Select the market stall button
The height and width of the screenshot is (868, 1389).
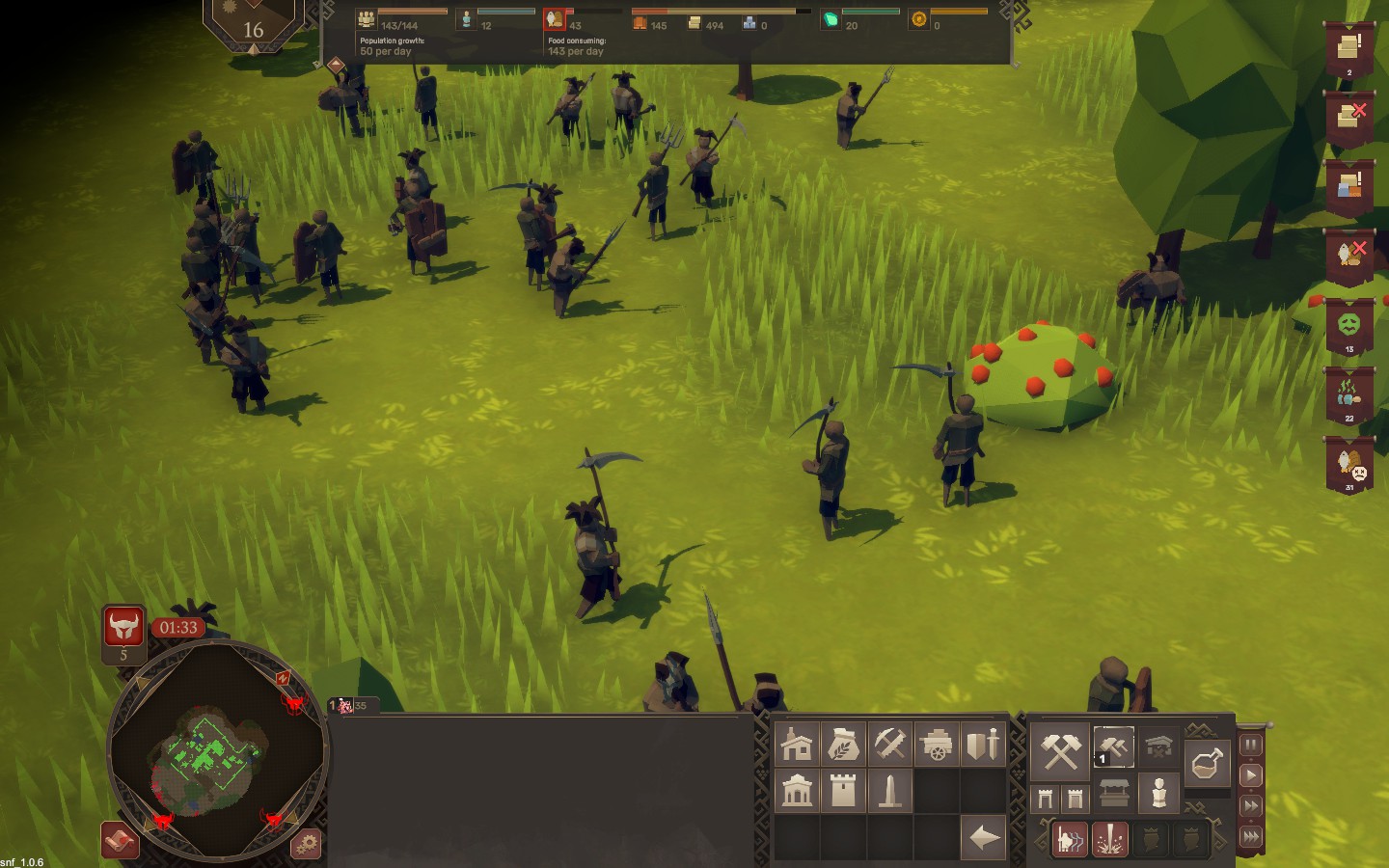pyautogui.click(x=1114, y=794)
